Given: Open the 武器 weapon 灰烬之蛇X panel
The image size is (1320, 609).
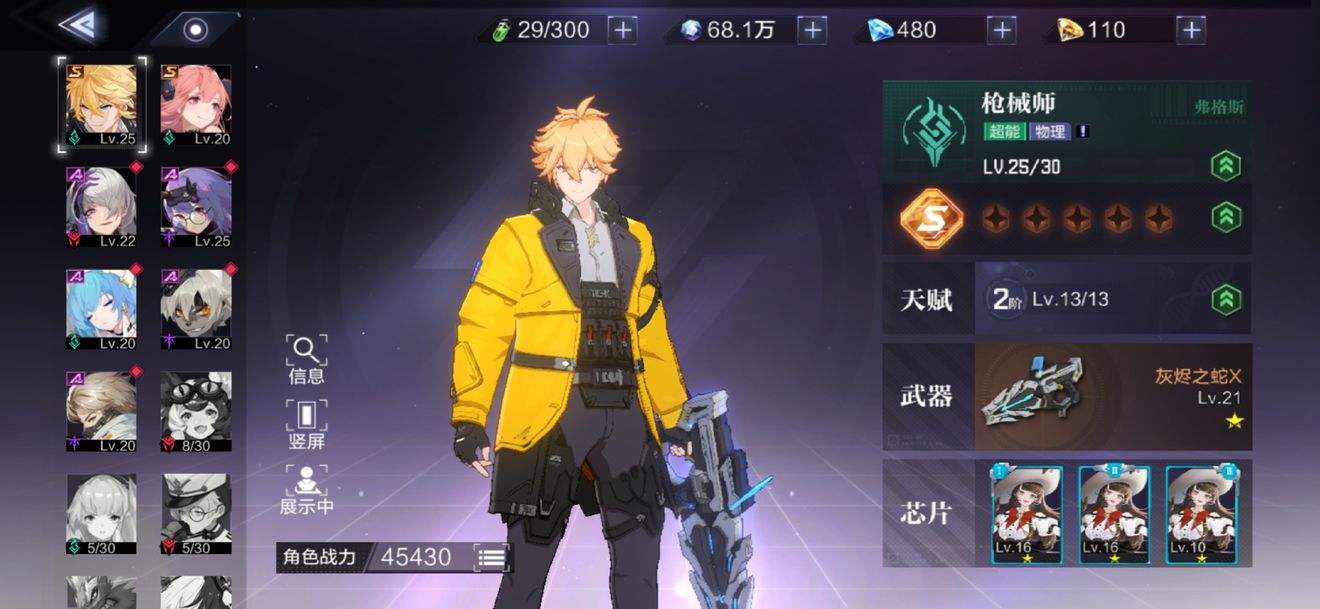Looking at the screenshot, I should [x=1065, y=396].
